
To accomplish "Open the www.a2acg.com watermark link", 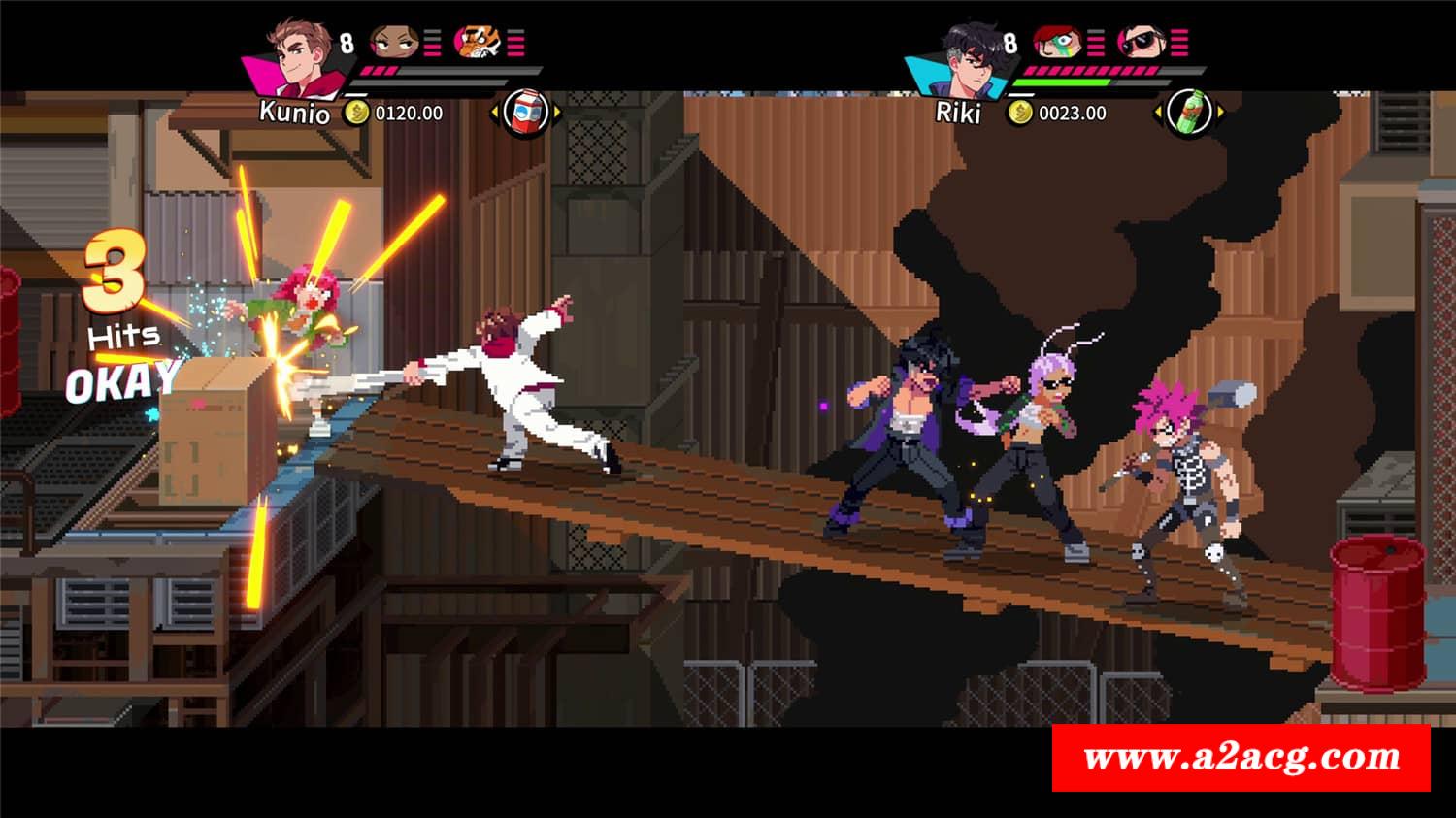I will (x=1241, y=757).
